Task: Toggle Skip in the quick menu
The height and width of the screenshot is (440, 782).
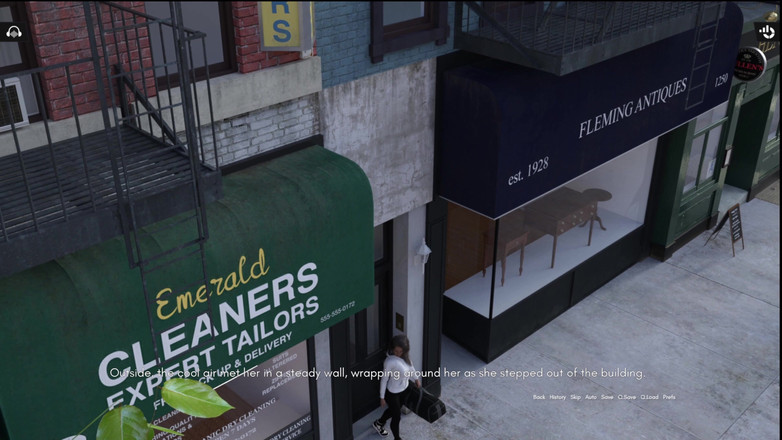Action: [x=575, y=397]
